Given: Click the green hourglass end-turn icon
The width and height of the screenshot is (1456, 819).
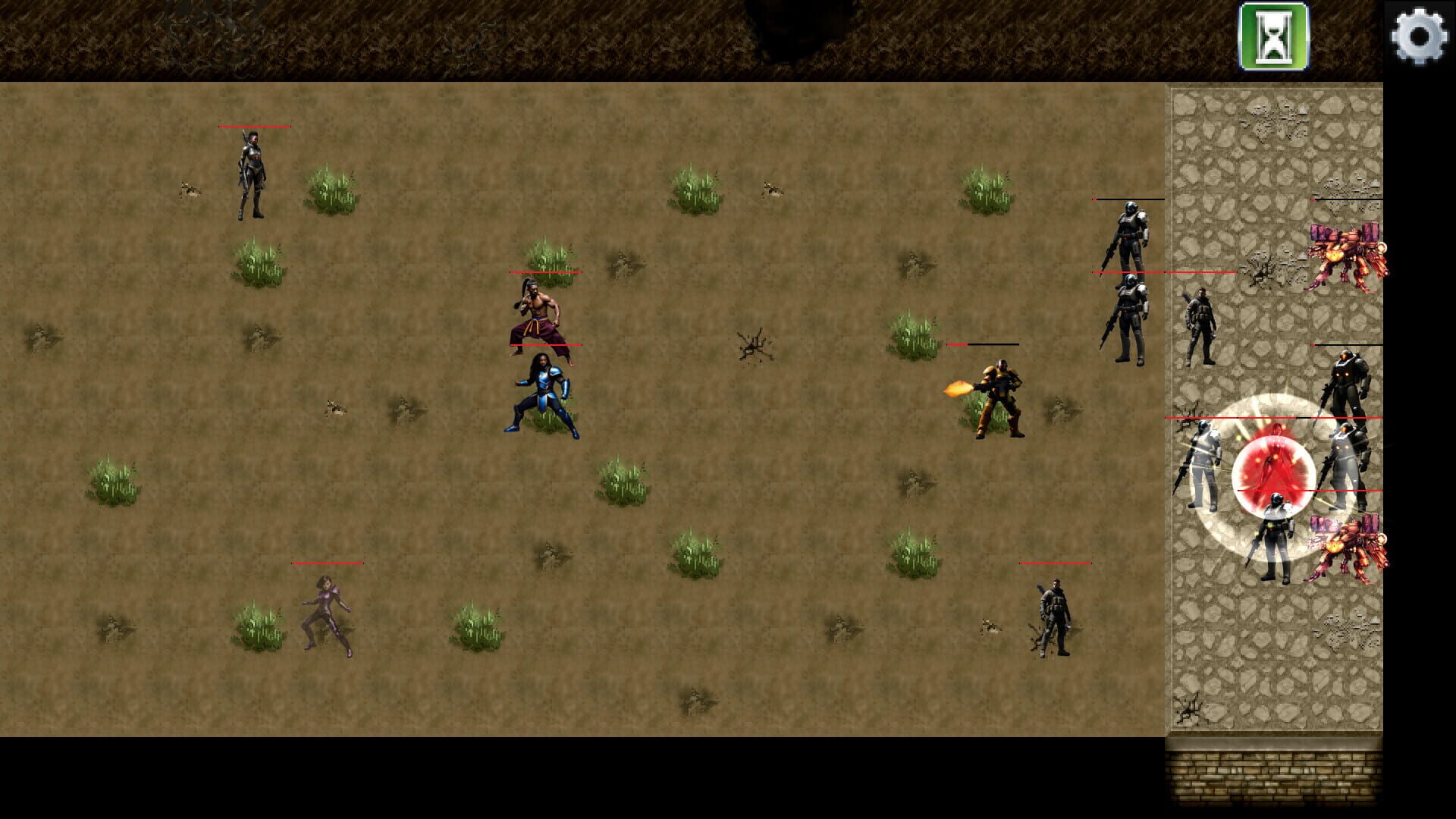Looking at the screenshot, I should 1270,37.
